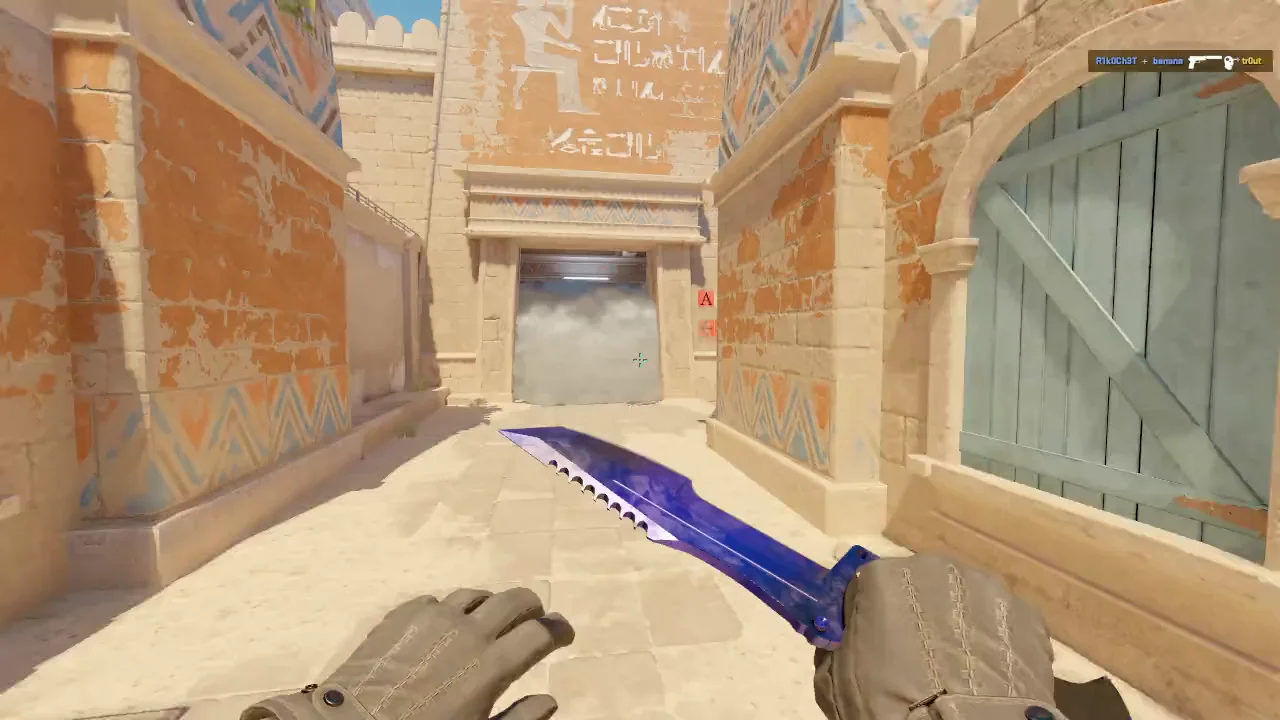Click the plus symbol between R1k0Ch3T and banana
This screenshot has width=1280, height=720.
coord(1144,61)
